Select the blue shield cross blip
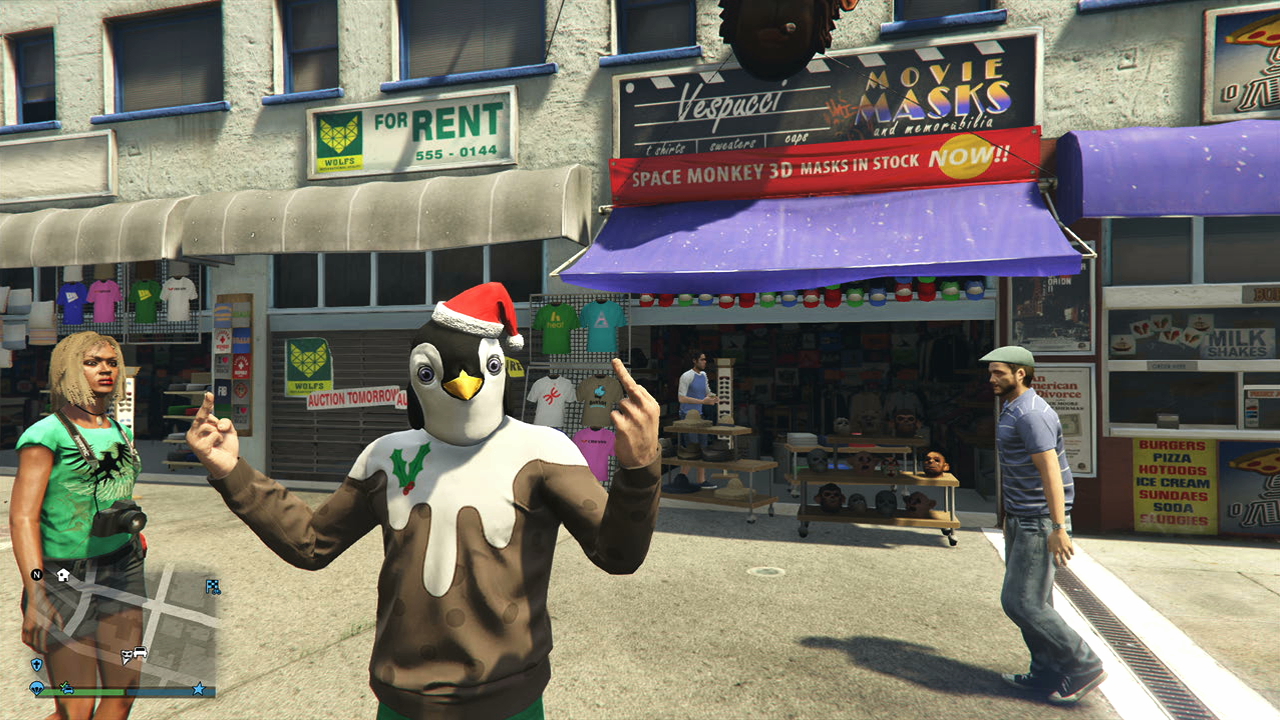Viewport: 1280px width, 720px height. point(37,664)
